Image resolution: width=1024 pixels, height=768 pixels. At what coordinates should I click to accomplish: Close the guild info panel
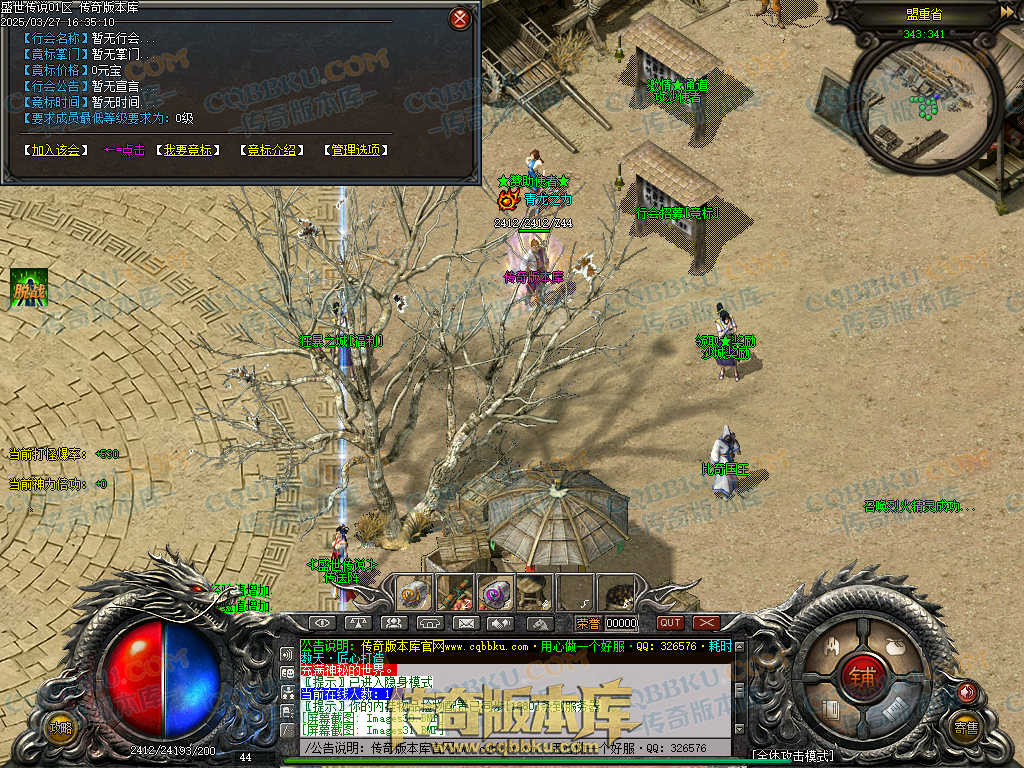(459, 18)
